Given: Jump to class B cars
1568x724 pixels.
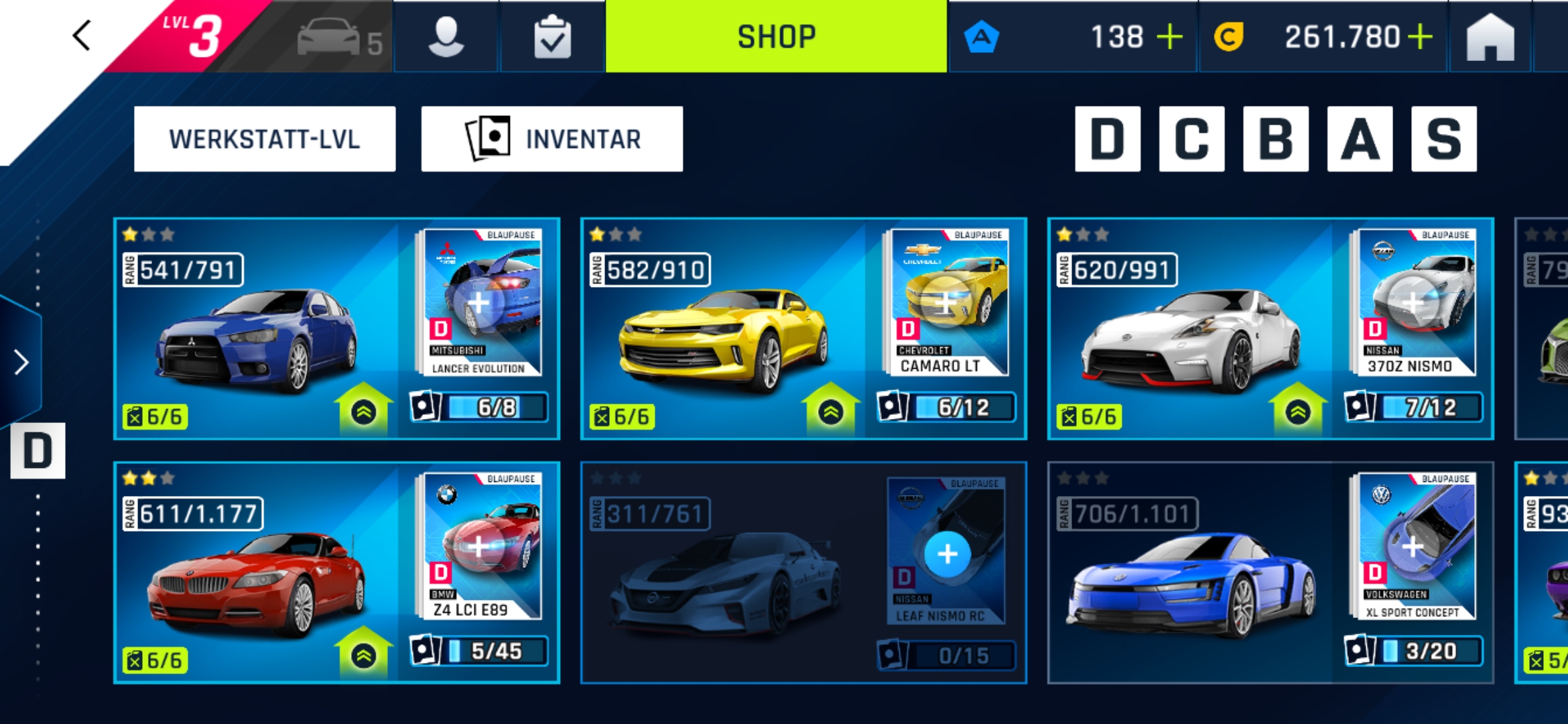Looking at the screenshot, I should coord(1276,139).
